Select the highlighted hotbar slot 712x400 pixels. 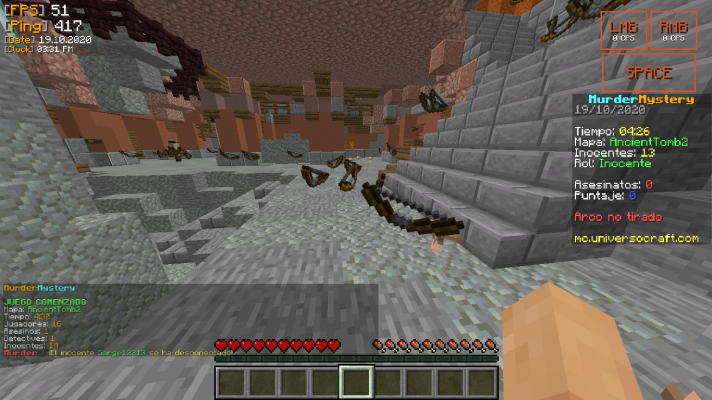click(356, 382)
